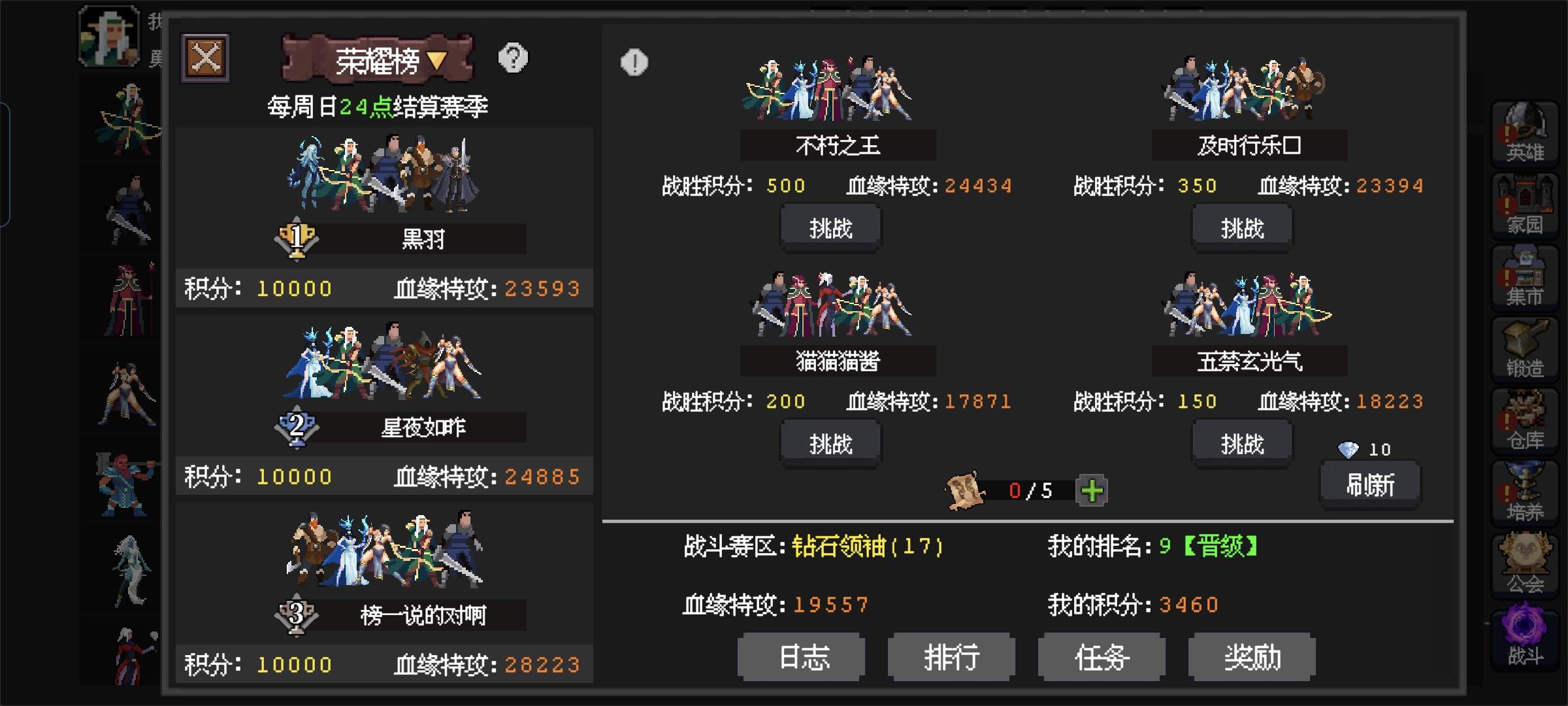The width and height of the screenshot is (1568, 706).
Task: Challenge the player 不朽之王
Action: pyautogui.click(x=830, y=227)
